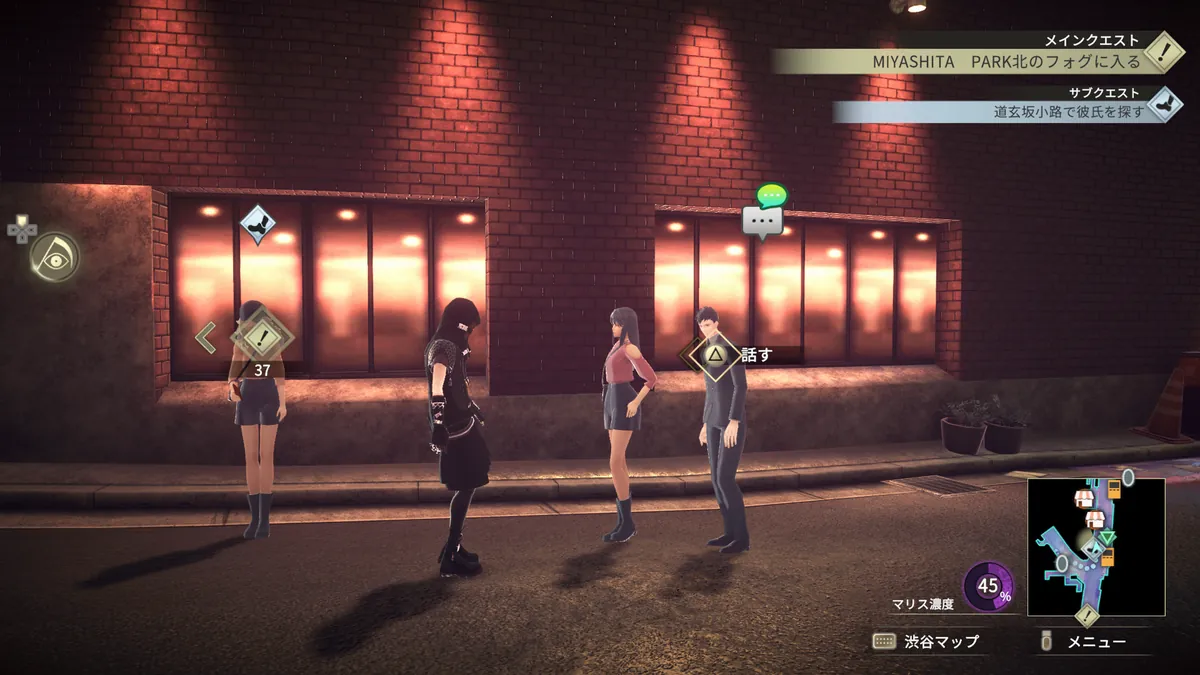Click the minimap of Shibuya streets

coord(1096,546)
